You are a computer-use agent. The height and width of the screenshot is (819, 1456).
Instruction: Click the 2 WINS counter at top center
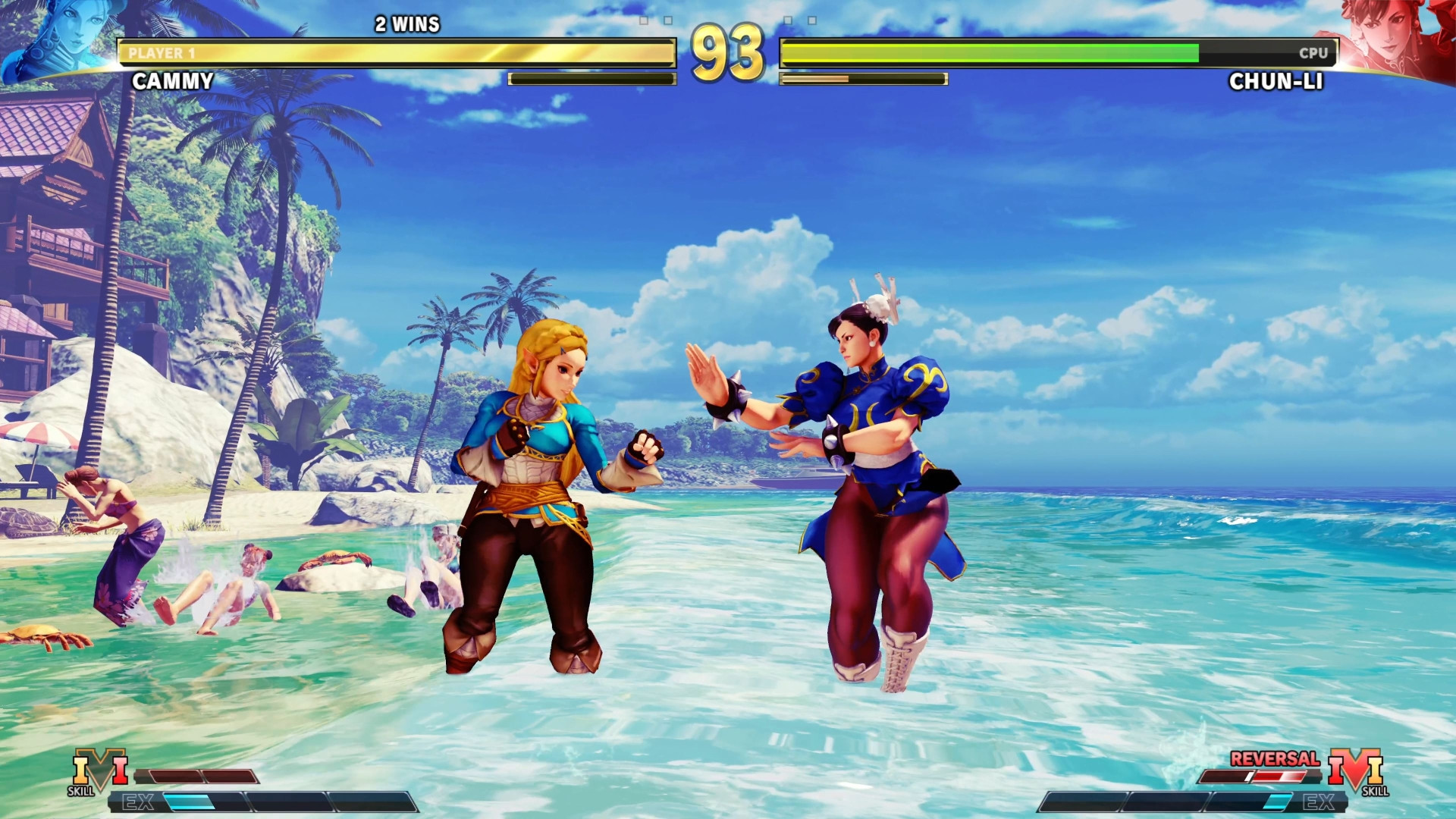point(406,24)
